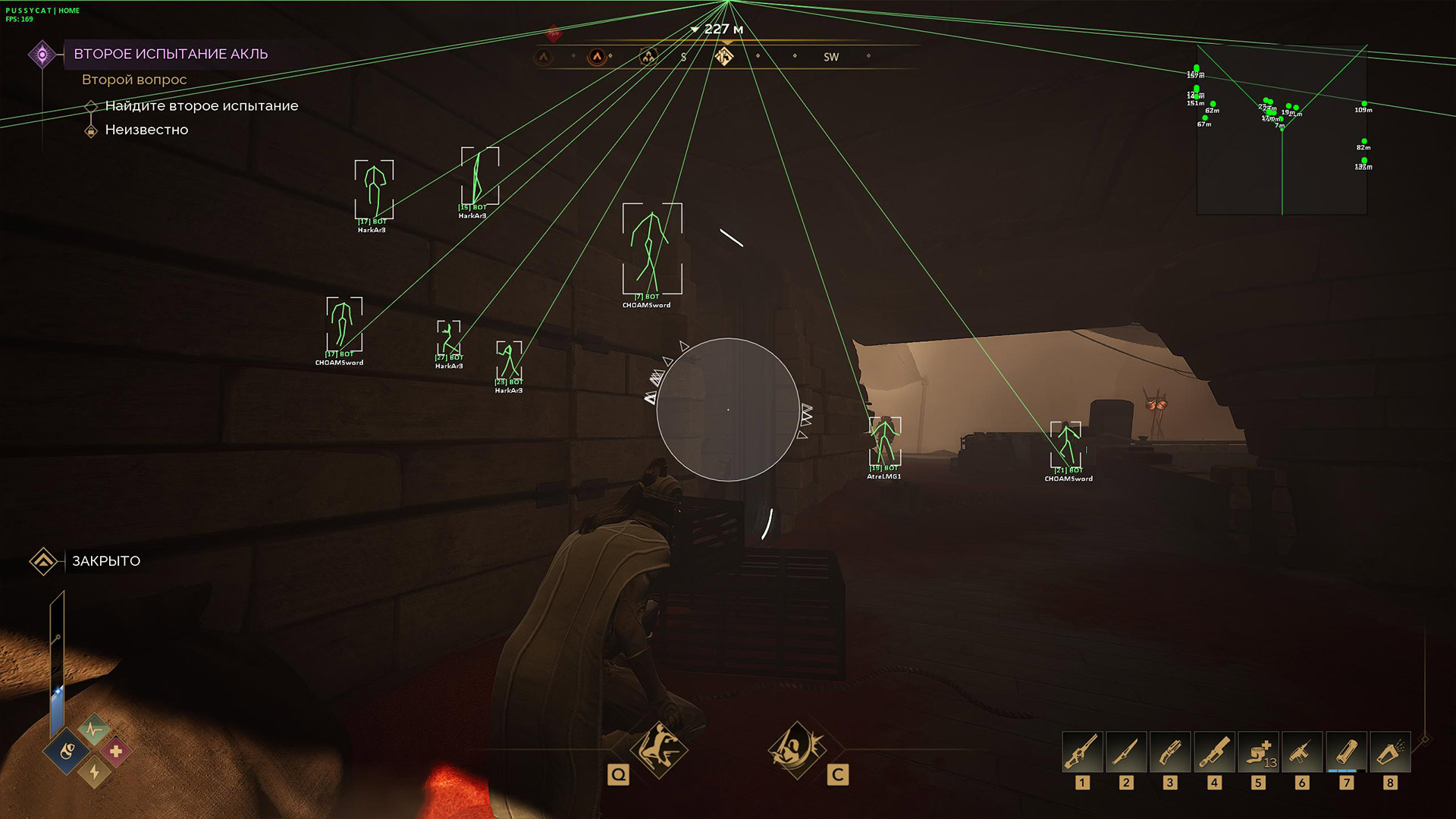Select the syringe gun hotbar slot

pos(1302,752)
